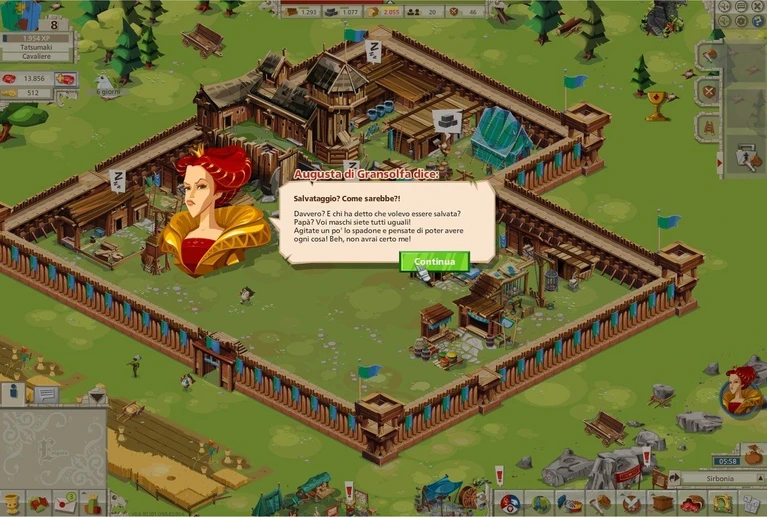767x517 pixels.
Task: Open the build menu hammer icon
Action: (x=600, y=503)
